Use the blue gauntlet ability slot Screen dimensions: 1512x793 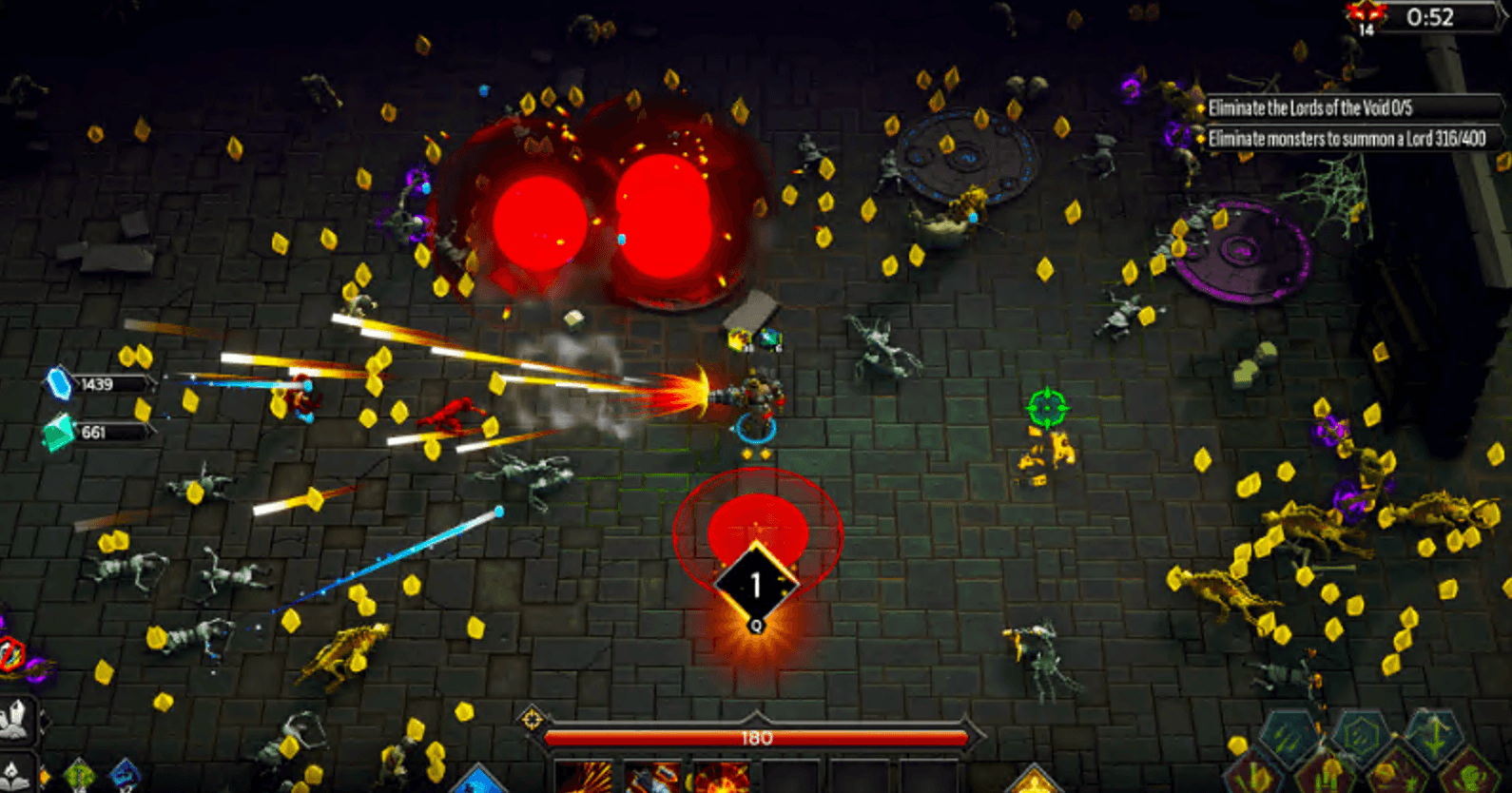pyautogui.click(x=652, y=778)
